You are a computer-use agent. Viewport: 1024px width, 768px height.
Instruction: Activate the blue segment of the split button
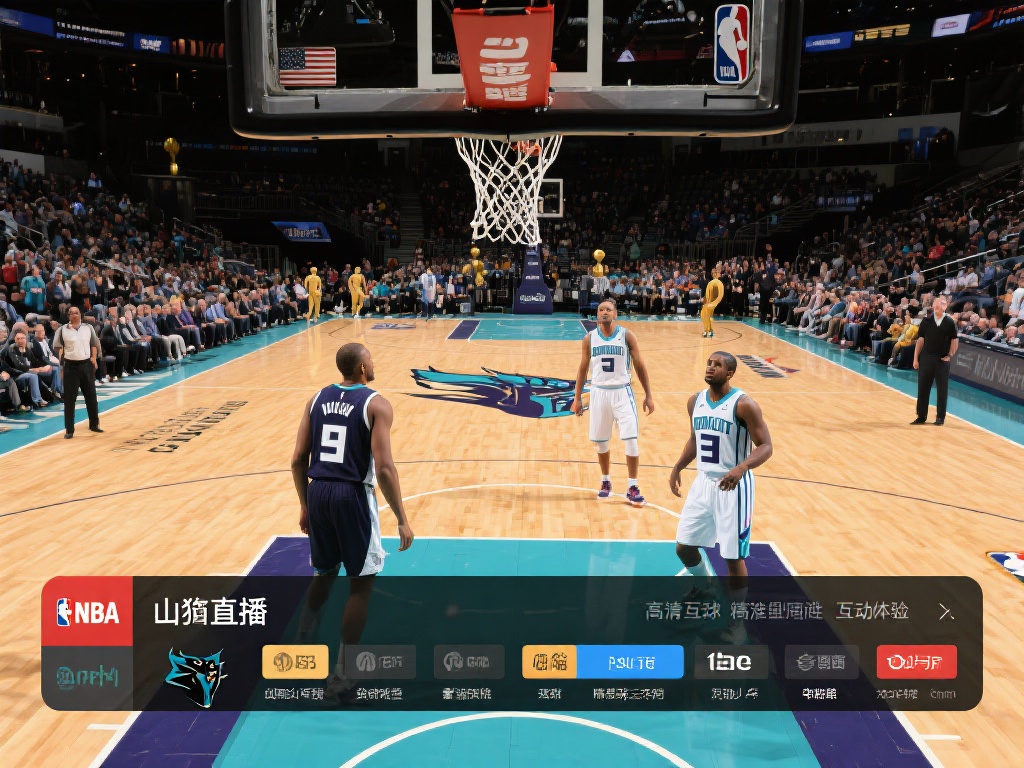click(630, 661)
